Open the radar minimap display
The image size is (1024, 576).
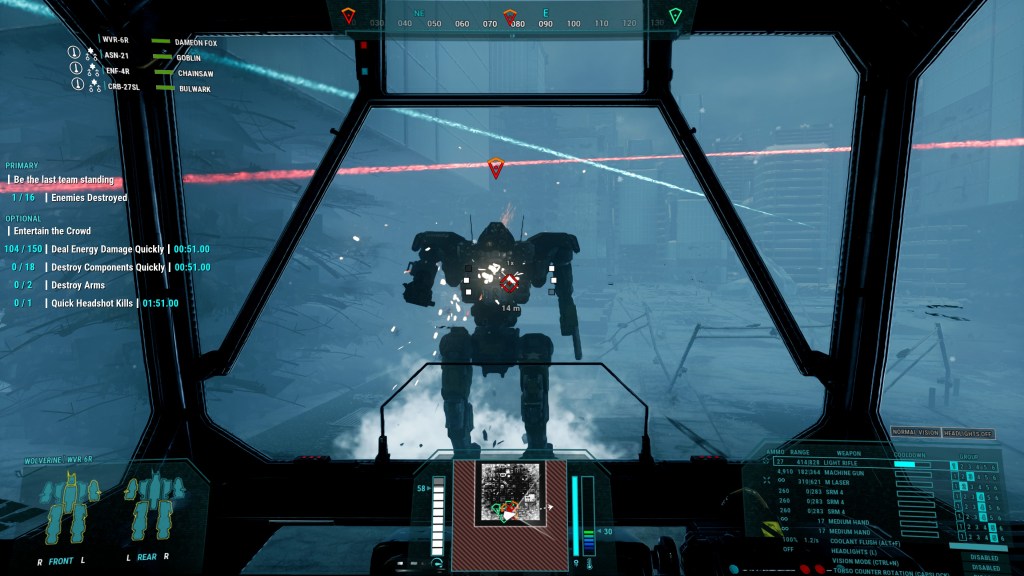(509, 492)
